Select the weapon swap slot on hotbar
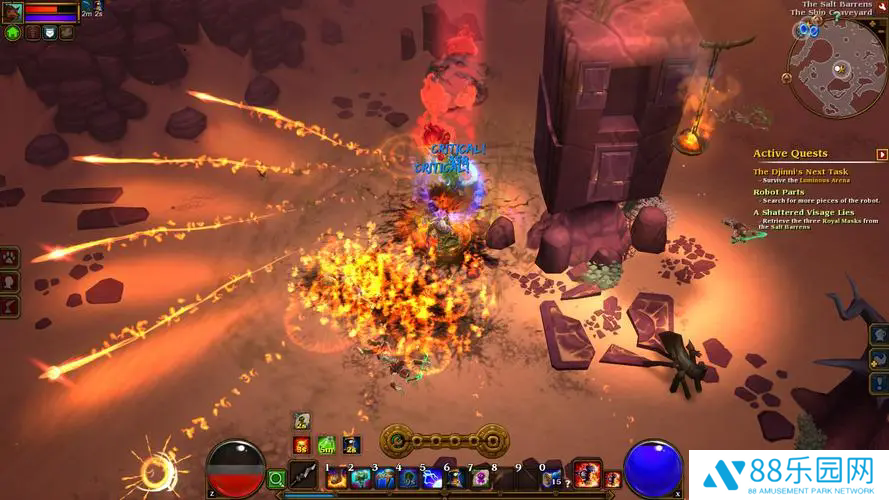This screenshot has width=889, height=500. click(x=304, y=478)
